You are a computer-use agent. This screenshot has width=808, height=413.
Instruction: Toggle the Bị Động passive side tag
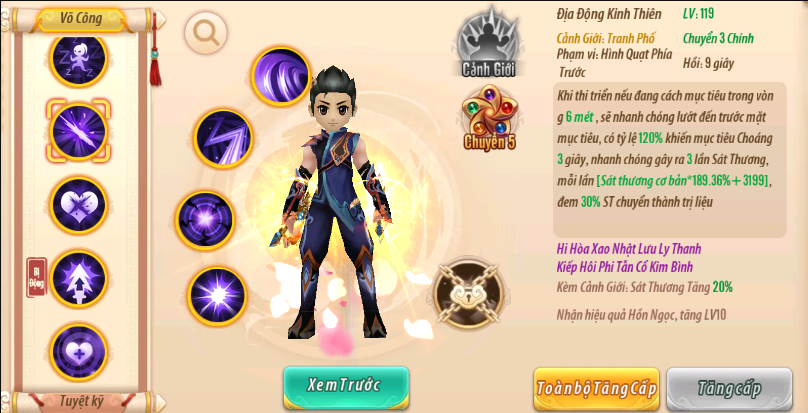37,278
